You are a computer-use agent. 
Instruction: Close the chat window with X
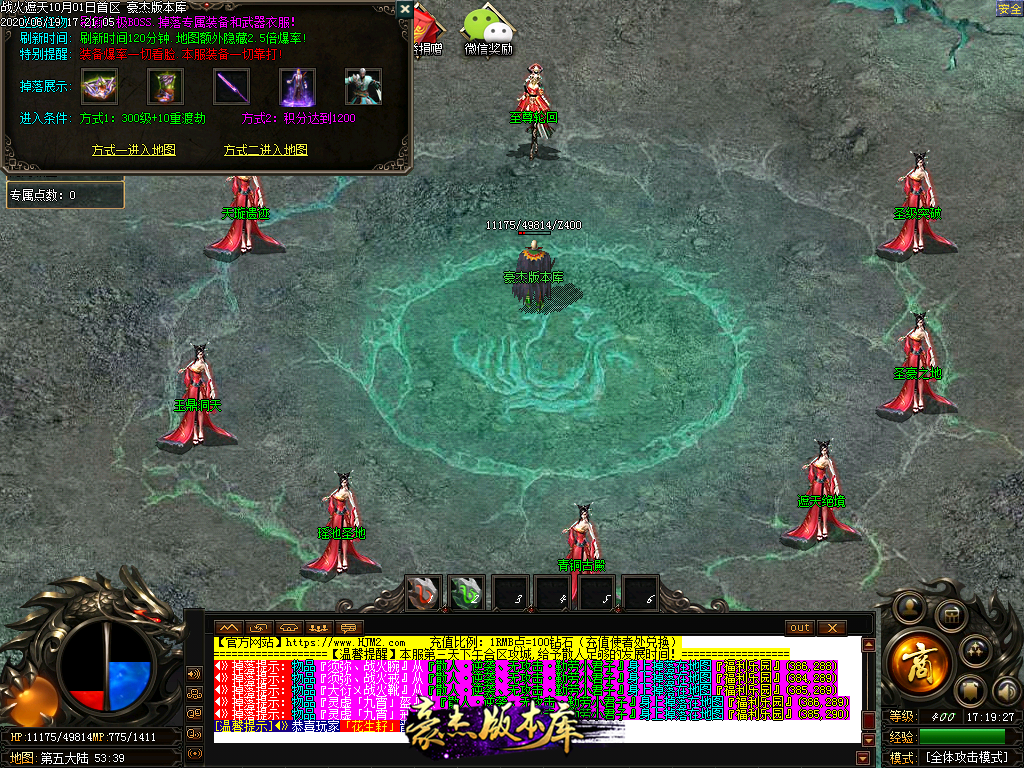click(832, 628)
